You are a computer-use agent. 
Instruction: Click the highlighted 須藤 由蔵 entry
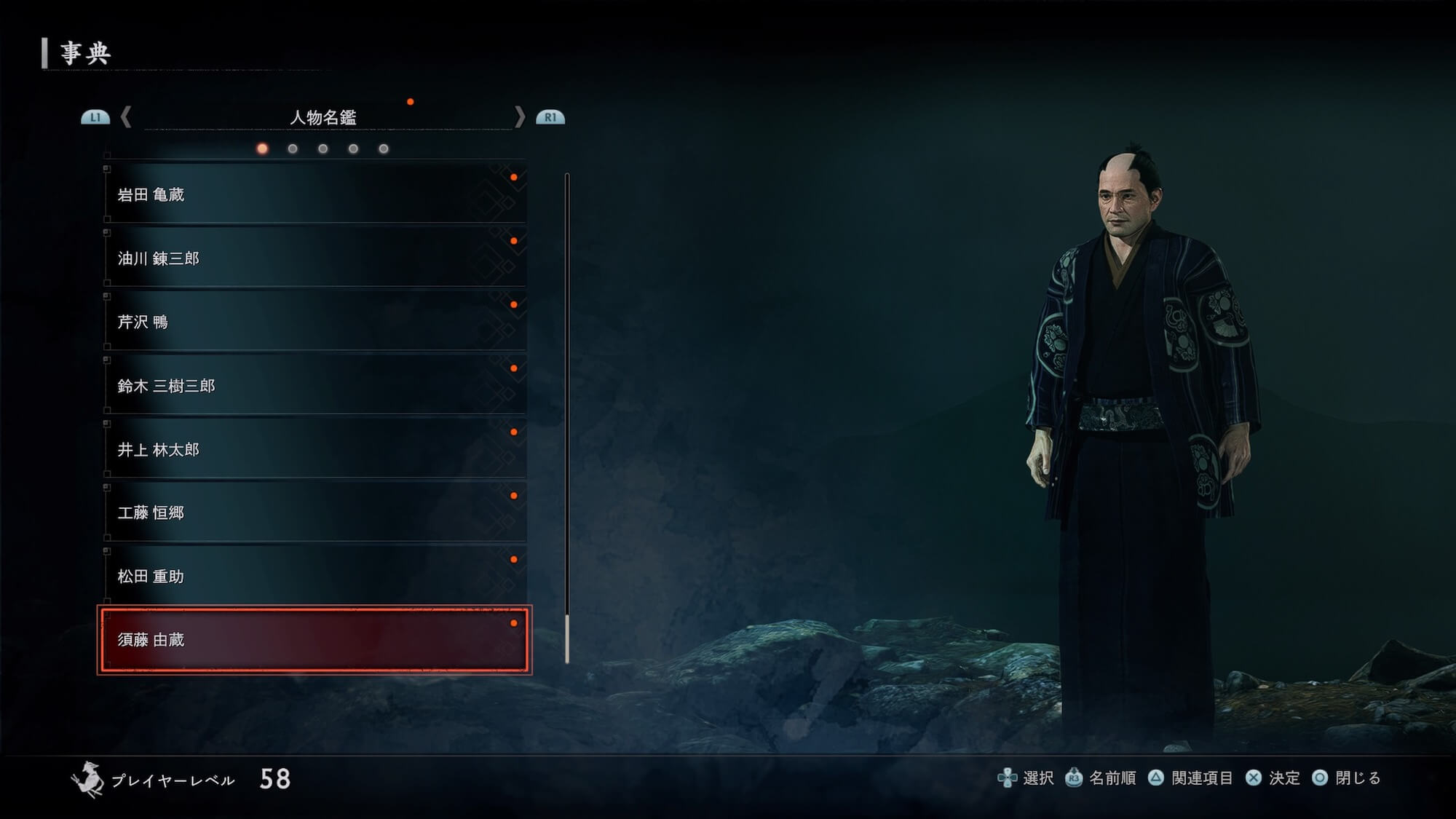314,640
